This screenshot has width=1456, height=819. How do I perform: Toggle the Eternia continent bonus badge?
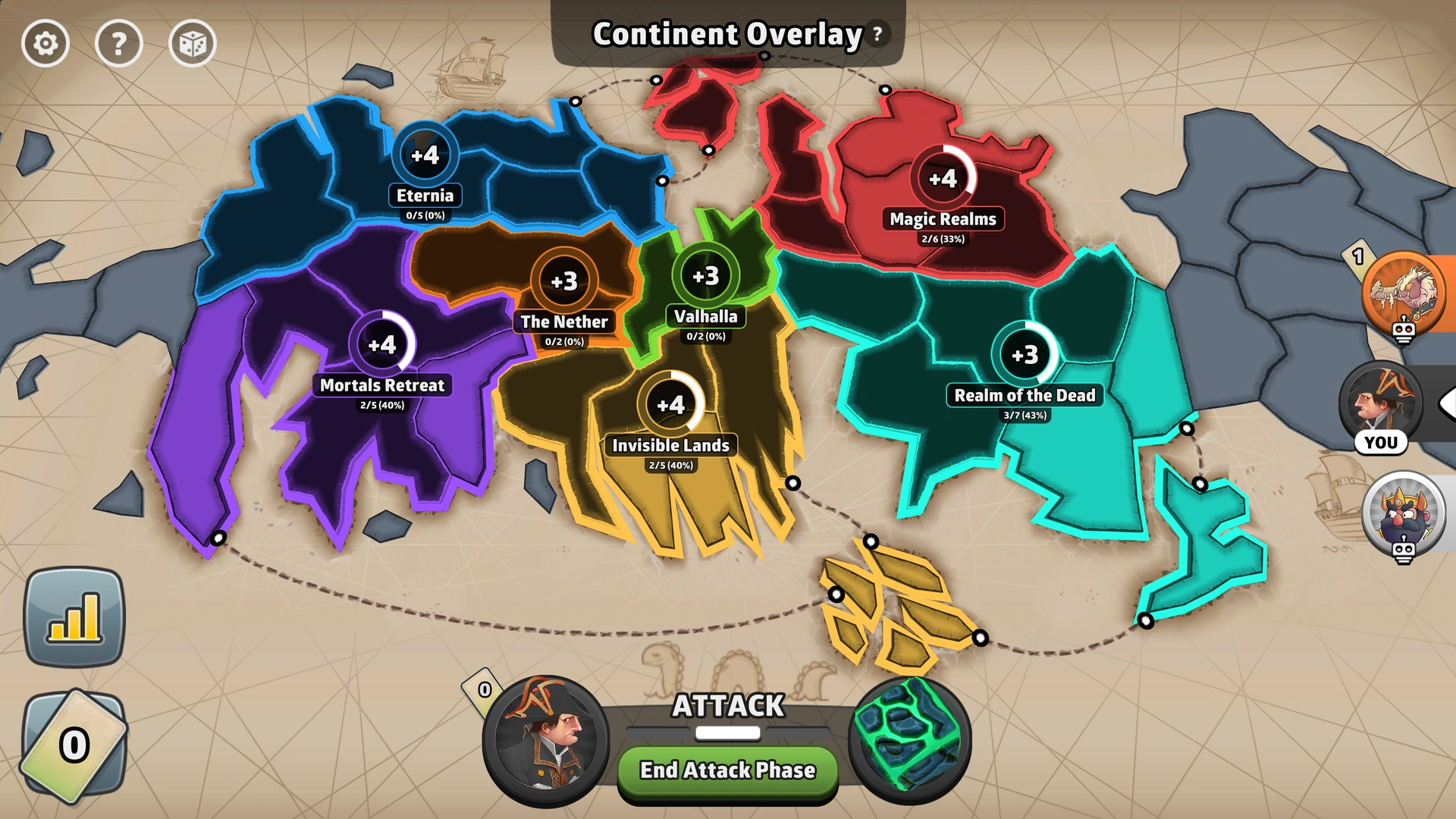pyautogui.click(x=425, y=155)
